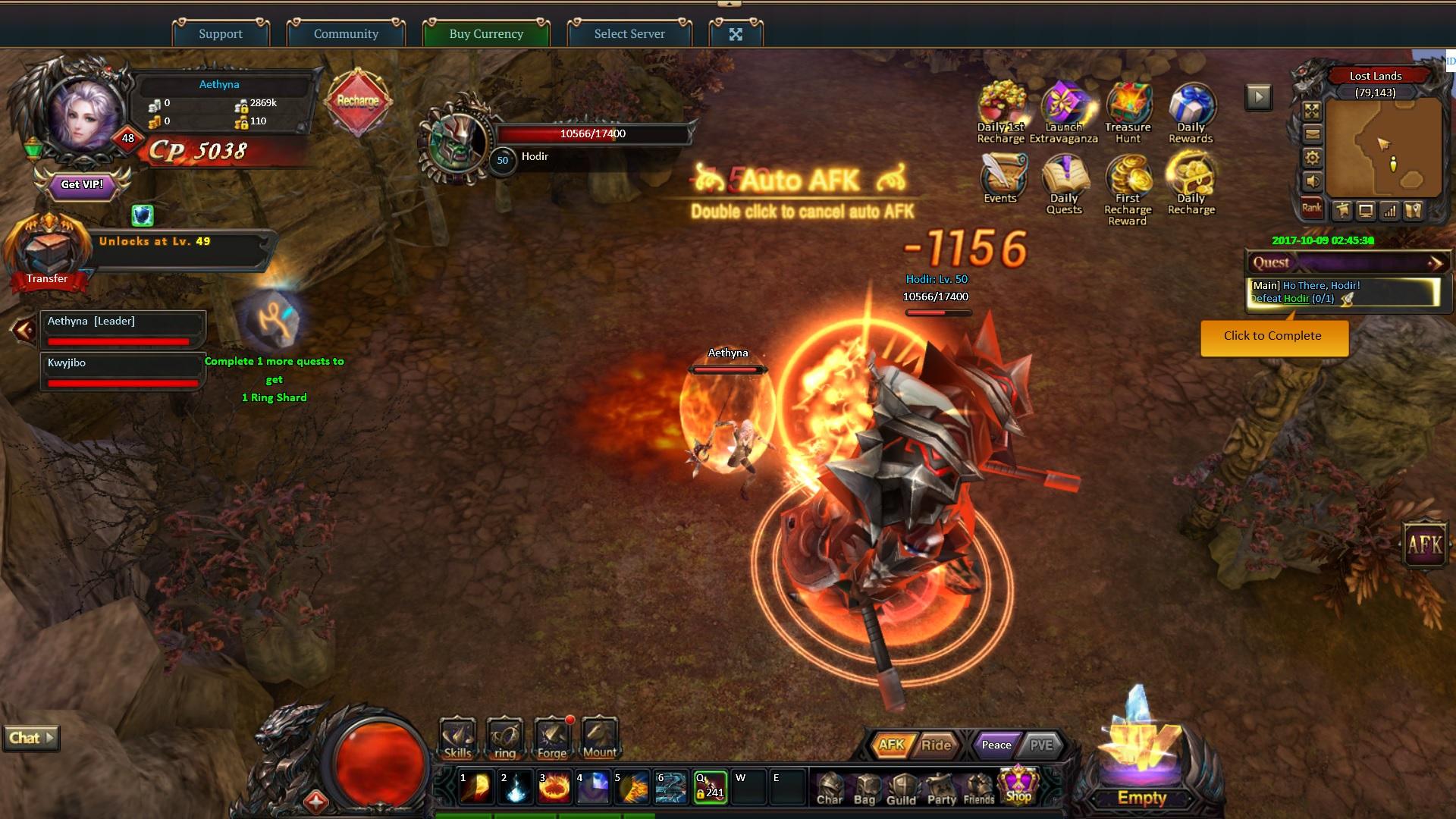Open the Daily Quests book

coord(1064,184)
